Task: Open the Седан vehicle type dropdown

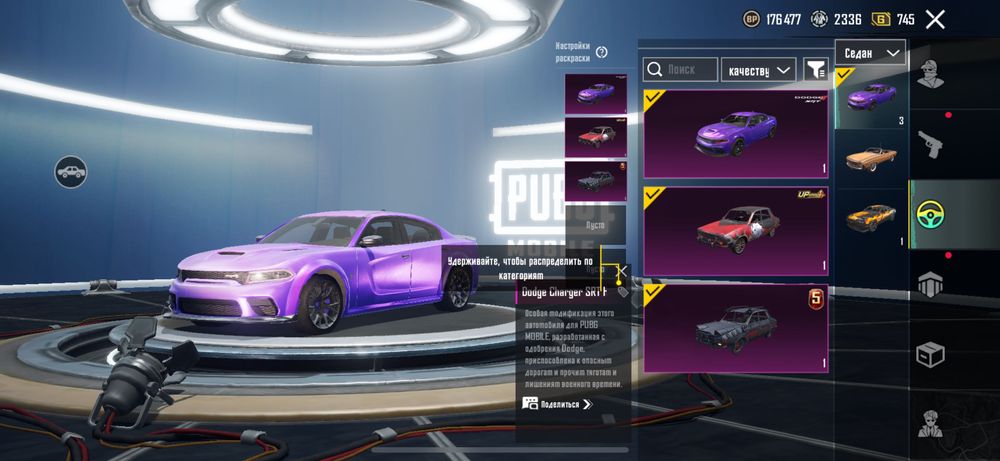Action: pyautogui.click(x=869, y=53)
